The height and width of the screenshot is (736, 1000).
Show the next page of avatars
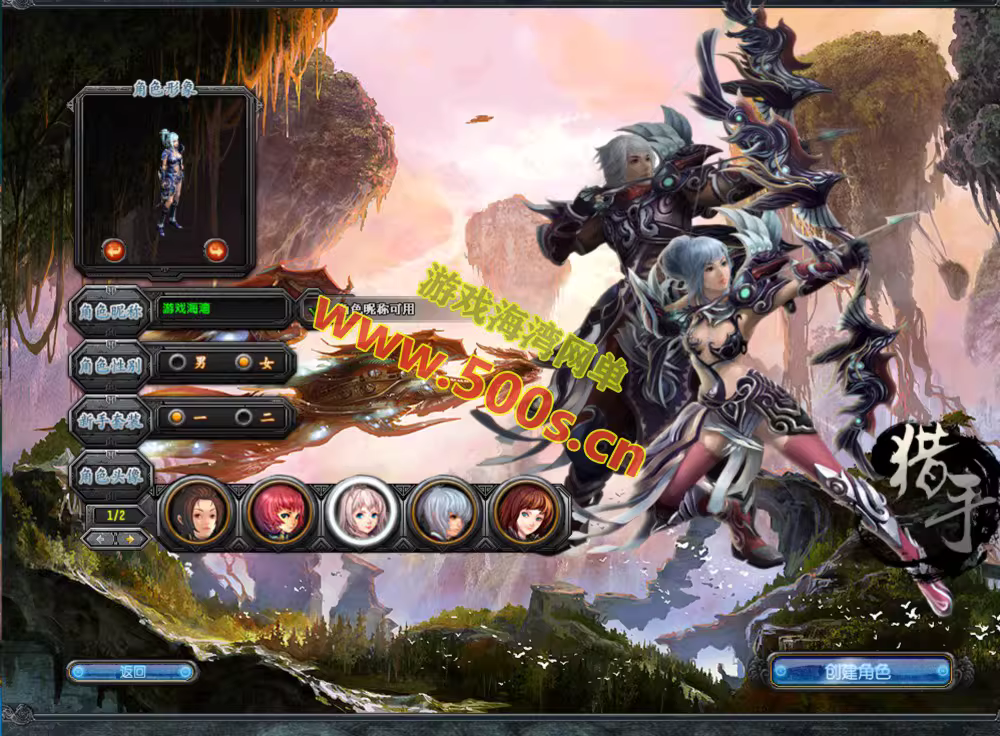[130, 539]
